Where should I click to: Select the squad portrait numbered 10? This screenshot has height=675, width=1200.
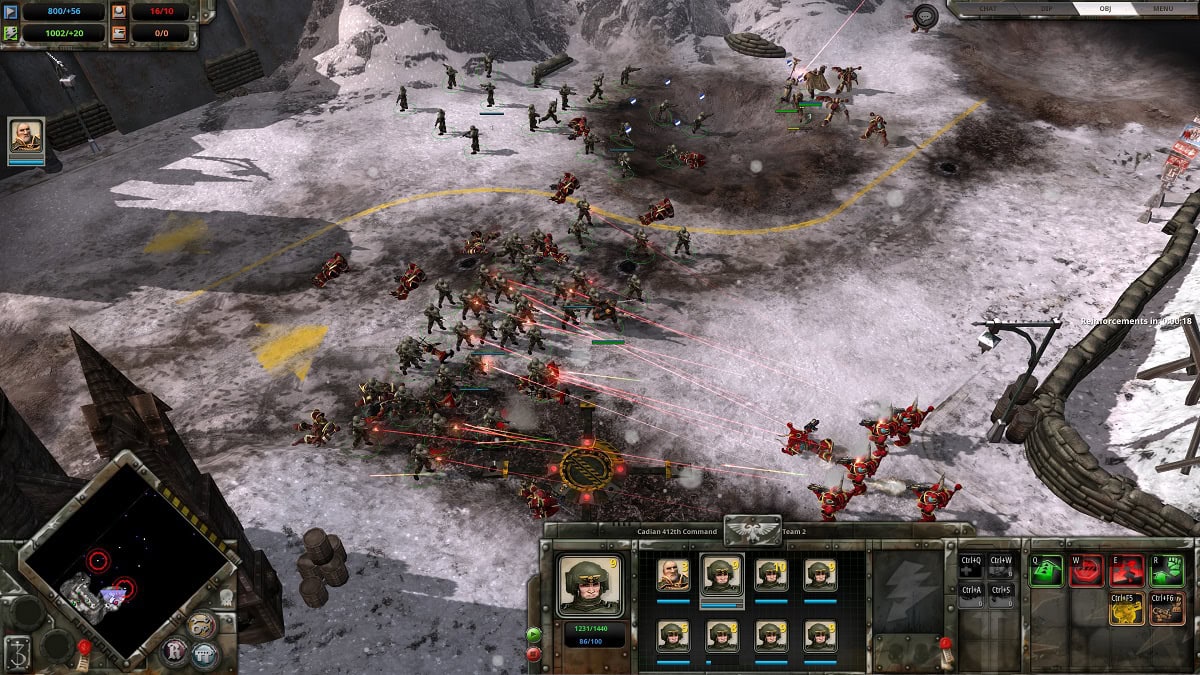click(x=771, y=575)
